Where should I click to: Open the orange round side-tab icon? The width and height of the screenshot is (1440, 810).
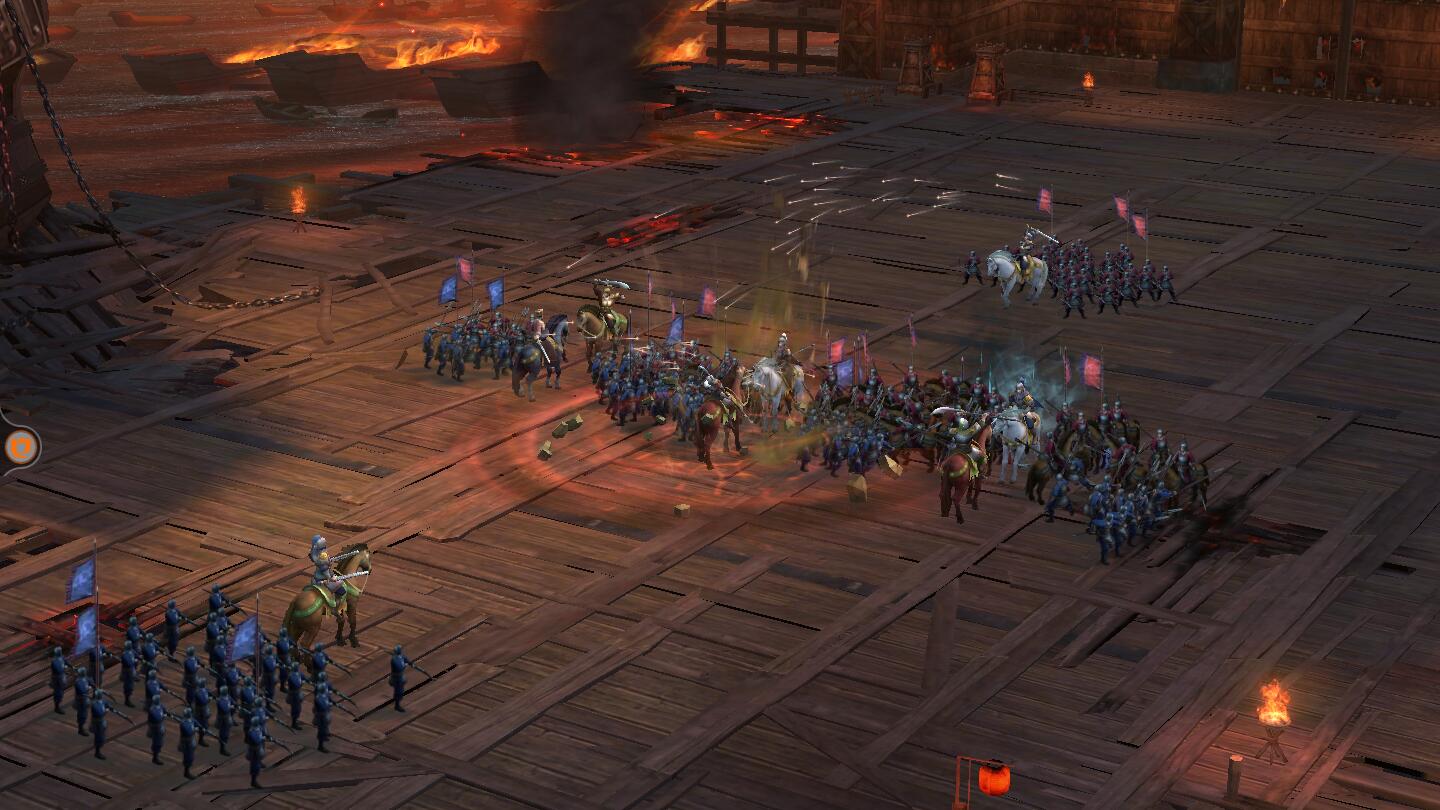coord(18,446)
